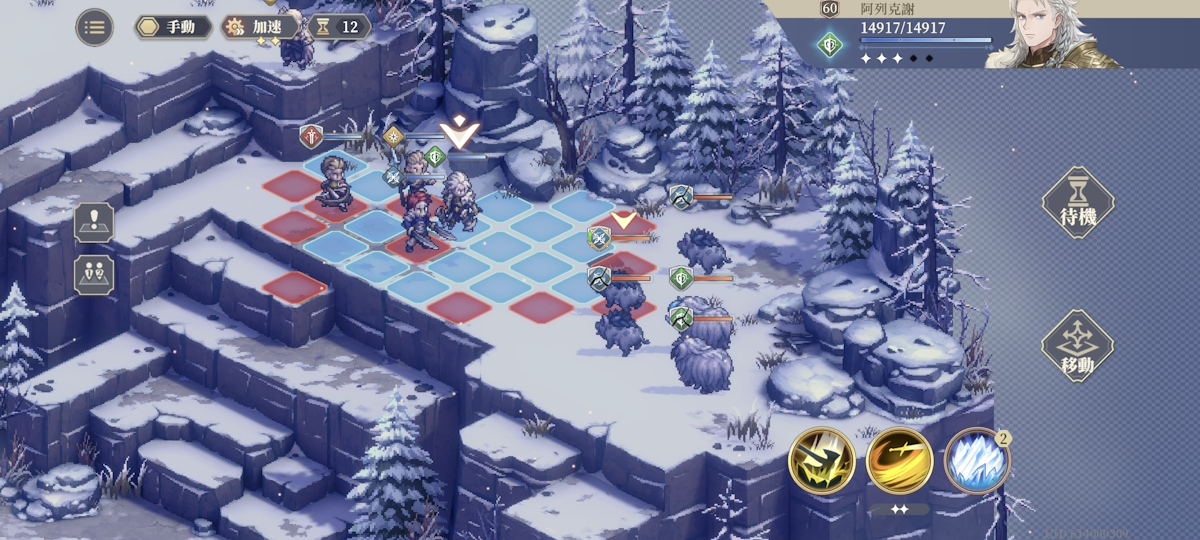Image resolution: width=1200 pixels, height=540 pixels.
Task: Show the tile danger exclamation overlay
Action: coord(94,222)
